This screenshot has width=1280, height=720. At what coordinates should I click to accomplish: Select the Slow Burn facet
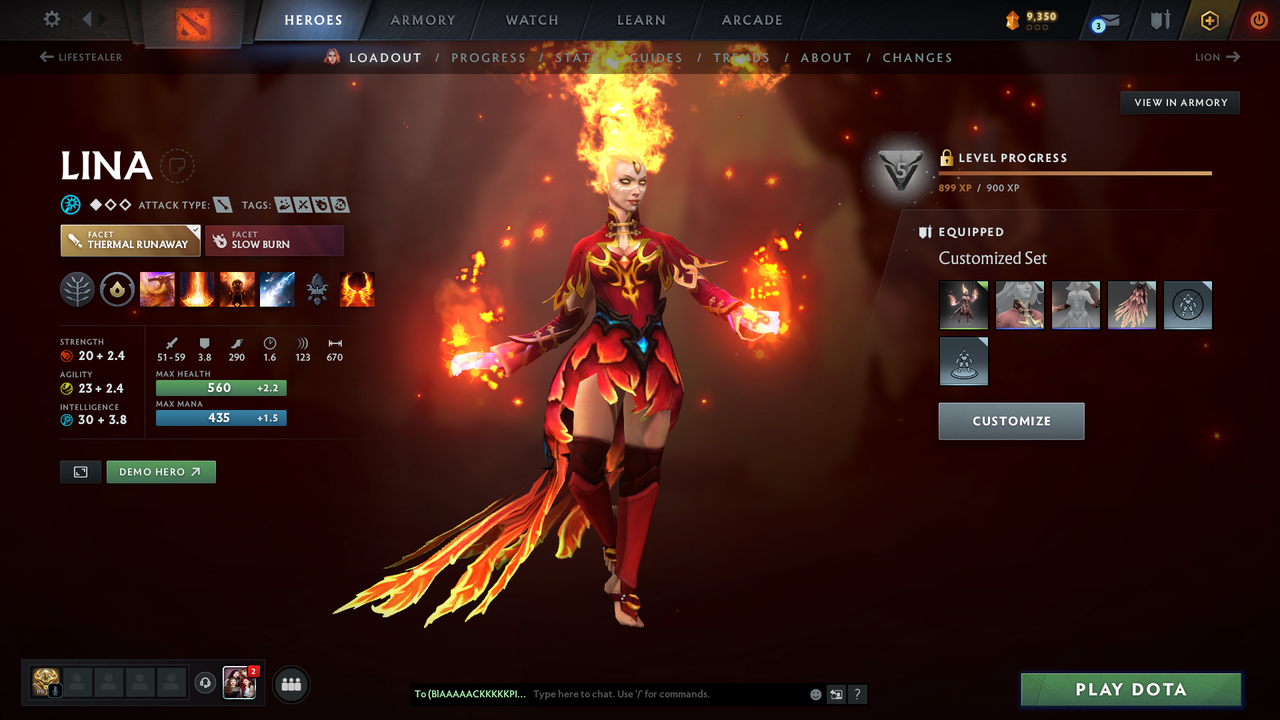pyautogui.click(x=274, y=240)
